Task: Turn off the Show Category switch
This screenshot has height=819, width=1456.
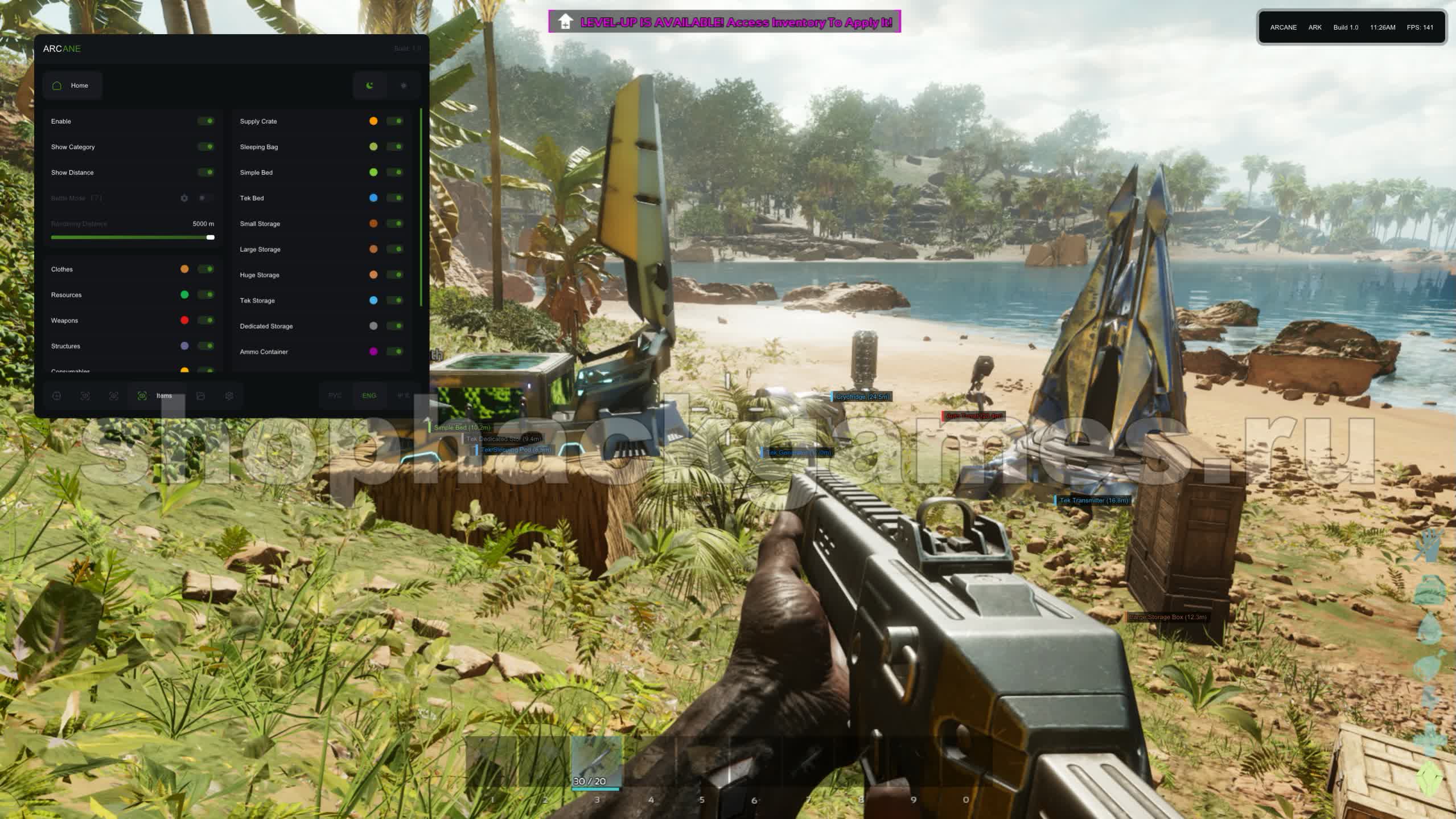Action: coord(206,147)
